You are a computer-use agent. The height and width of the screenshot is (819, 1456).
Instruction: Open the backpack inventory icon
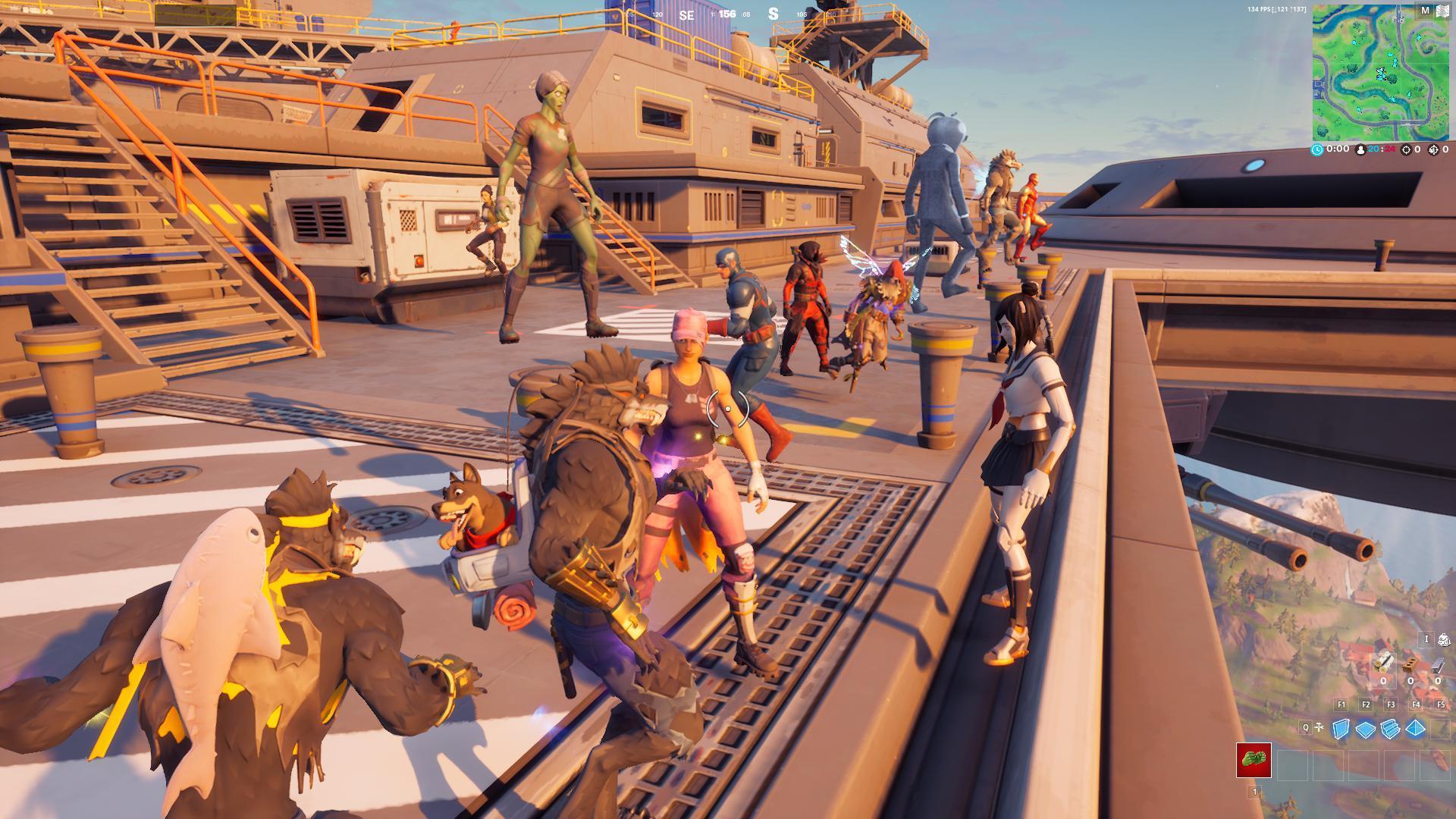pyautogui.click(x=1444, y=640)
